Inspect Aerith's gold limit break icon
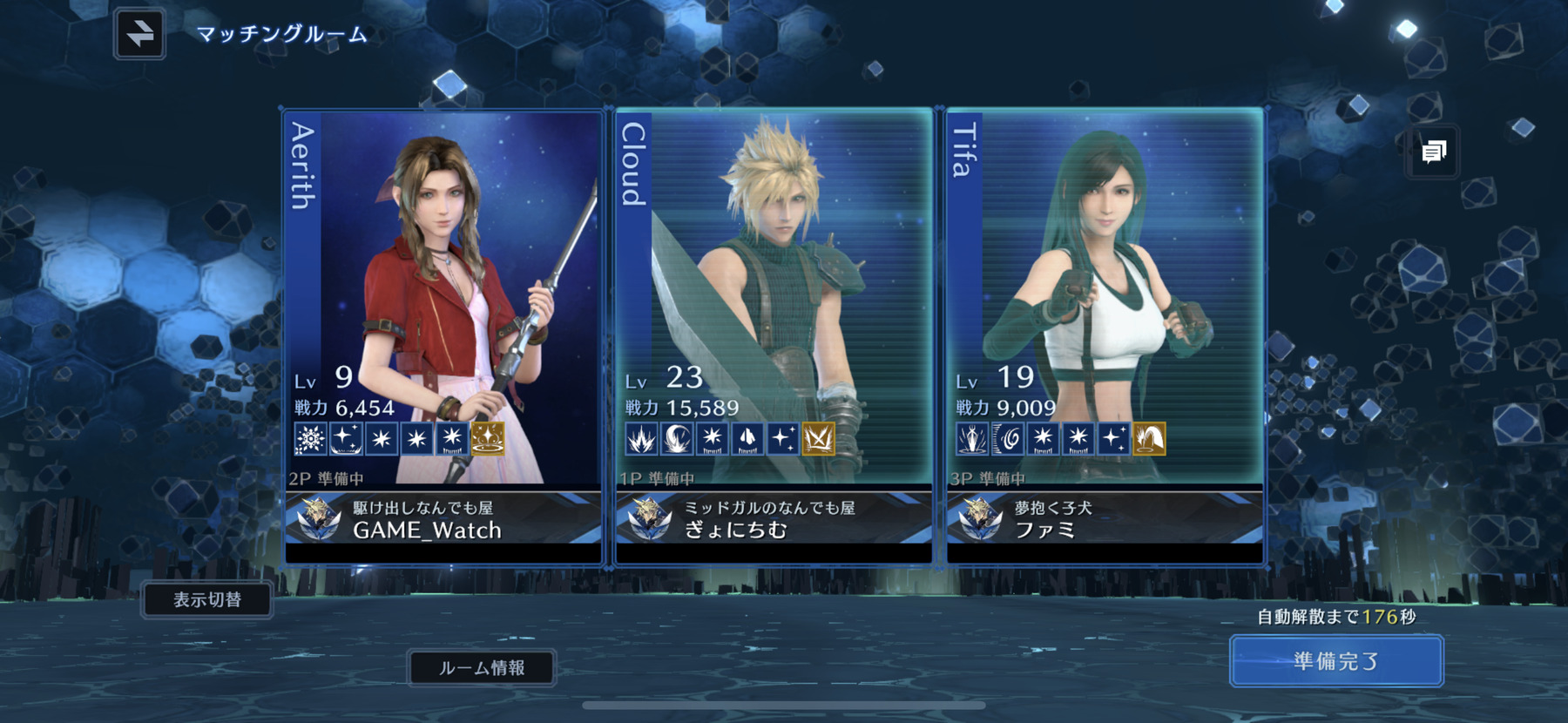Viewport: 1568px width, 723px height. [x=488, y=438]
